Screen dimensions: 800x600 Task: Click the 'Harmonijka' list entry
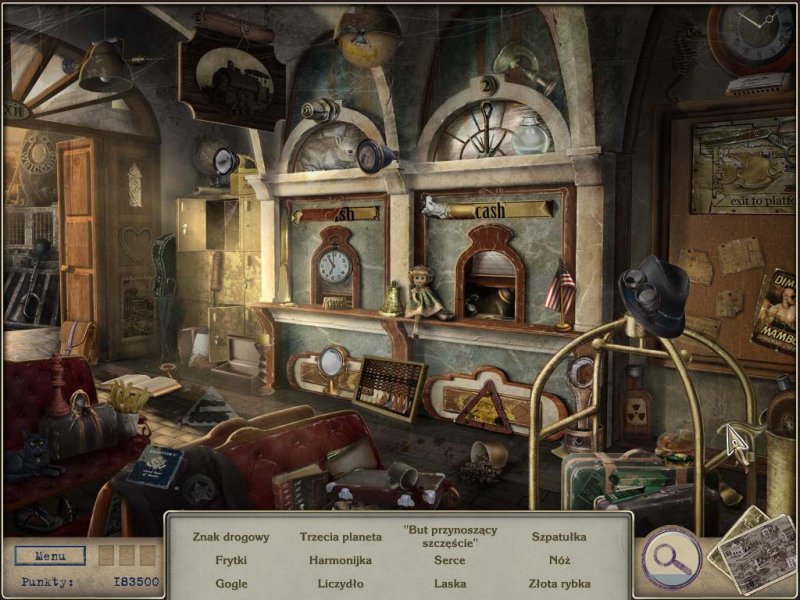pos(341,560)
